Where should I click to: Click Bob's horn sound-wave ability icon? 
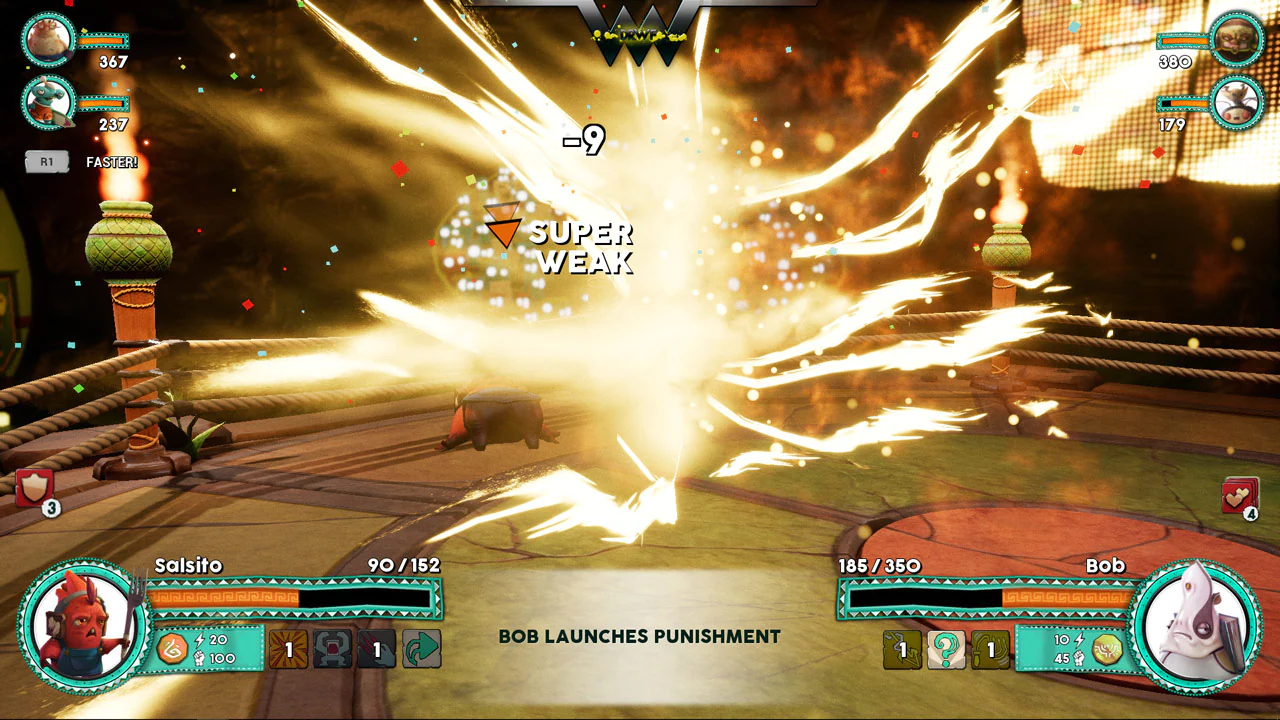(991, 649)
